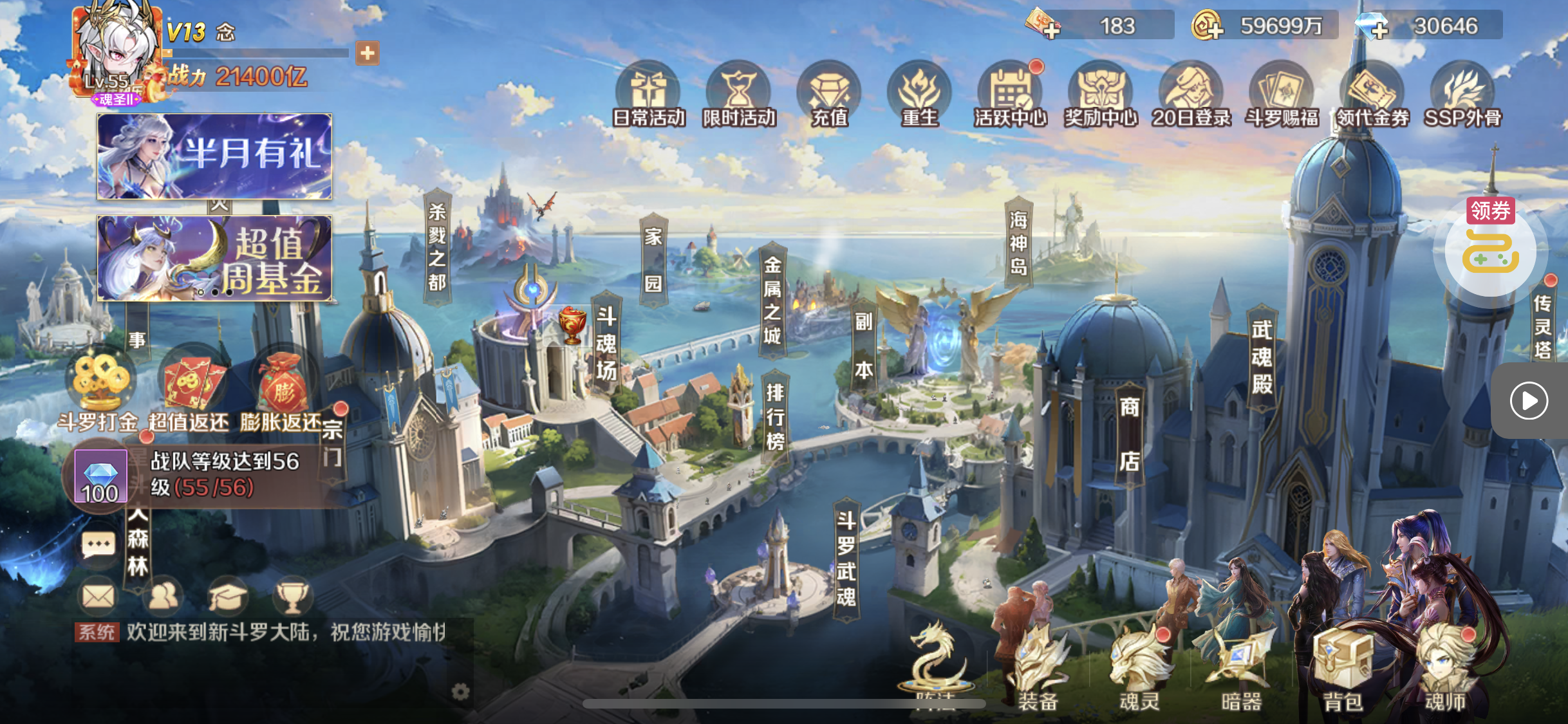Add gold coins with the plus icon
This screenshot has height=724, width=1568.
1207,27
